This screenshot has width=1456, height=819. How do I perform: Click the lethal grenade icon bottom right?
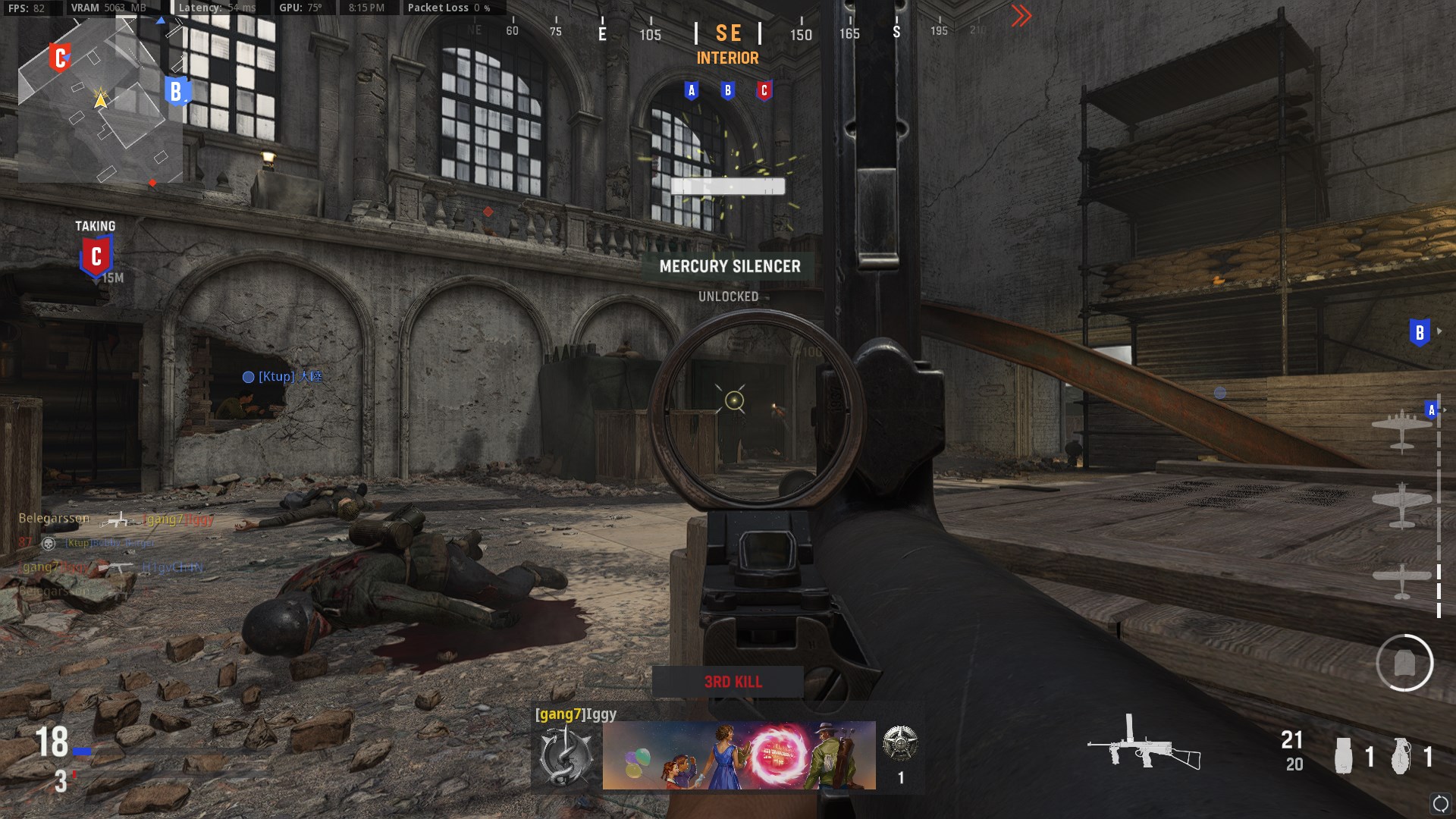[x=1402, y=755]
